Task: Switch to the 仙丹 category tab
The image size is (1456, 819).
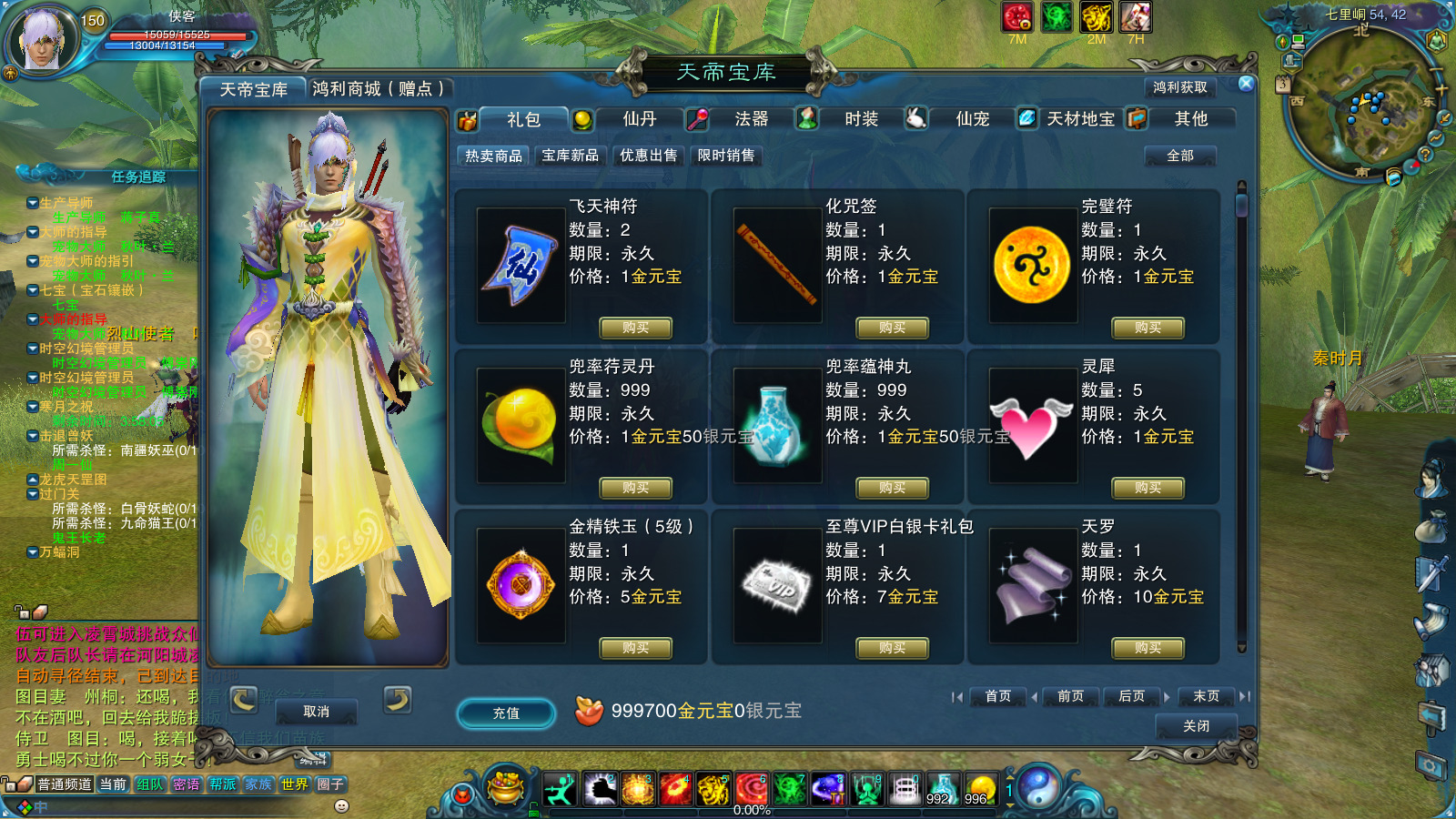Action: pos(642,118)
